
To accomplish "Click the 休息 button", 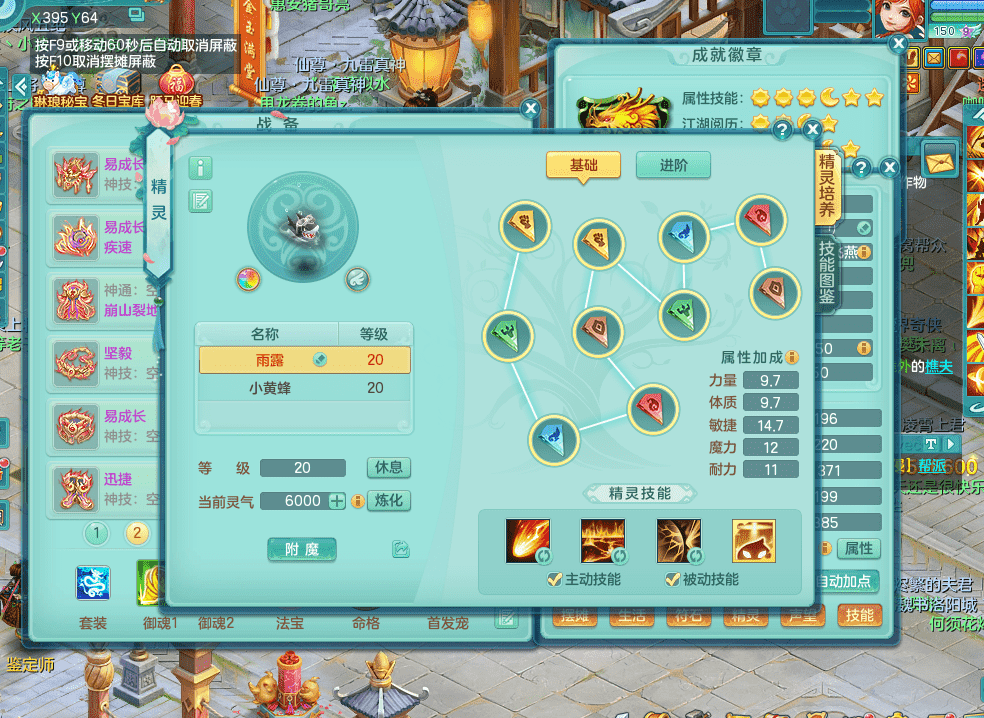I will [388, 468].
